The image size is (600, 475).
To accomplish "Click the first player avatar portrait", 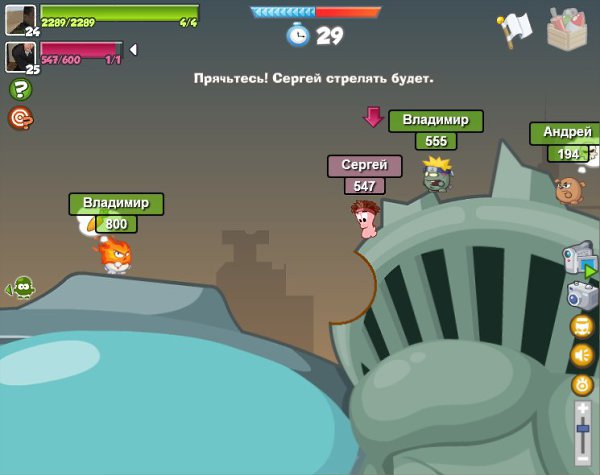I will click(20, 18).
